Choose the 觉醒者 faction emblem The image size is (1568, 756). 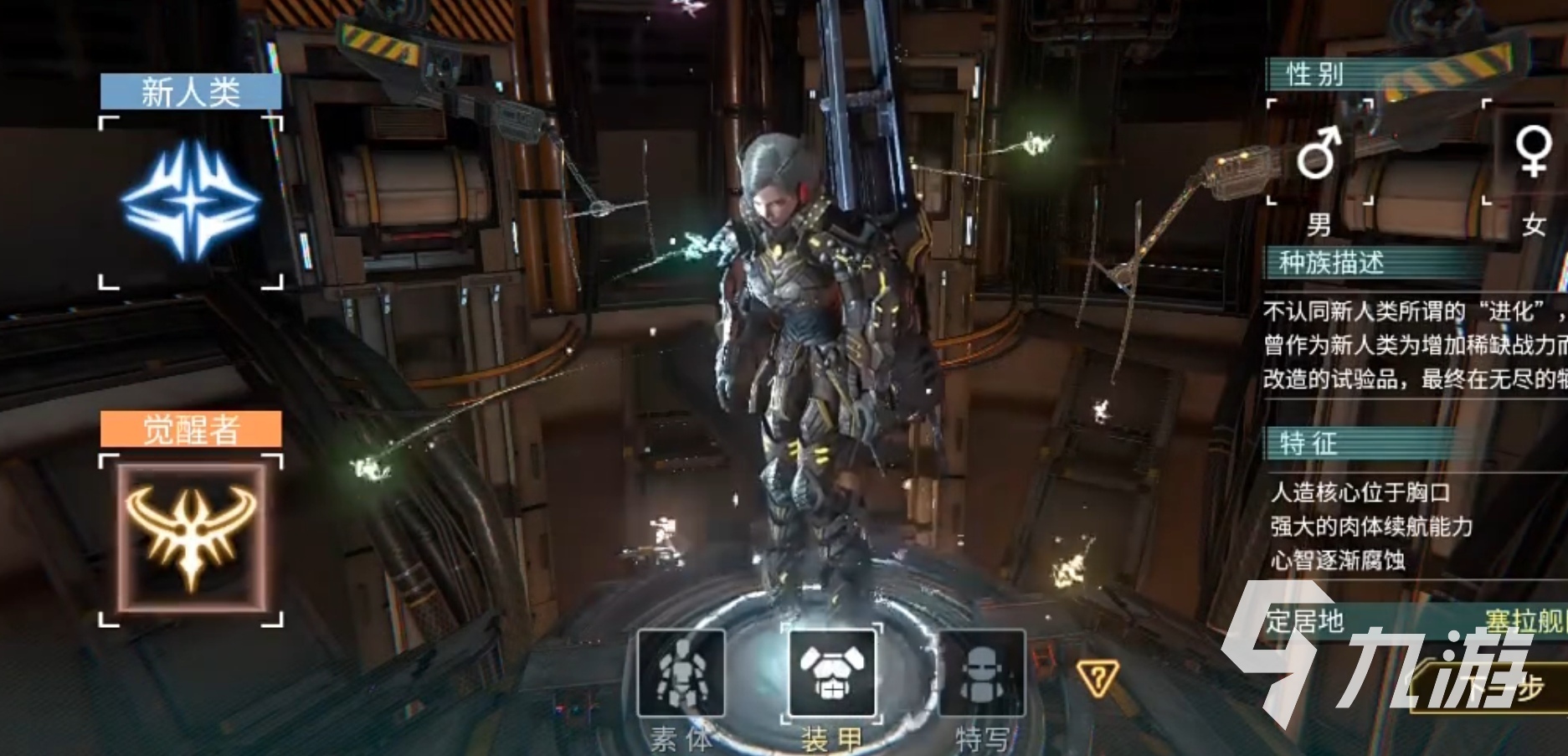coord(191,538)
